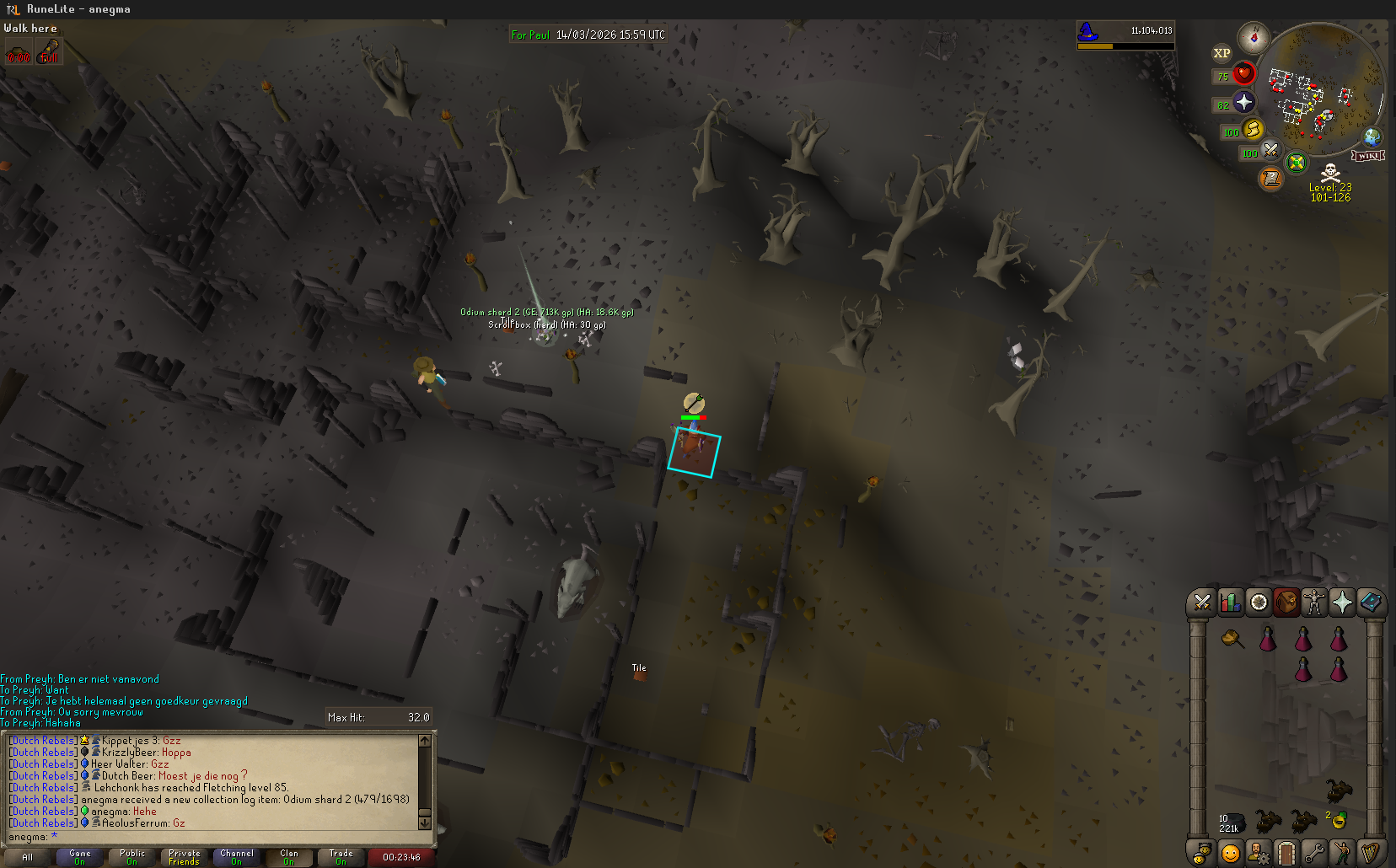Click the compass to face north
Screen dimensions: 1396x868
pos(1254,38)
